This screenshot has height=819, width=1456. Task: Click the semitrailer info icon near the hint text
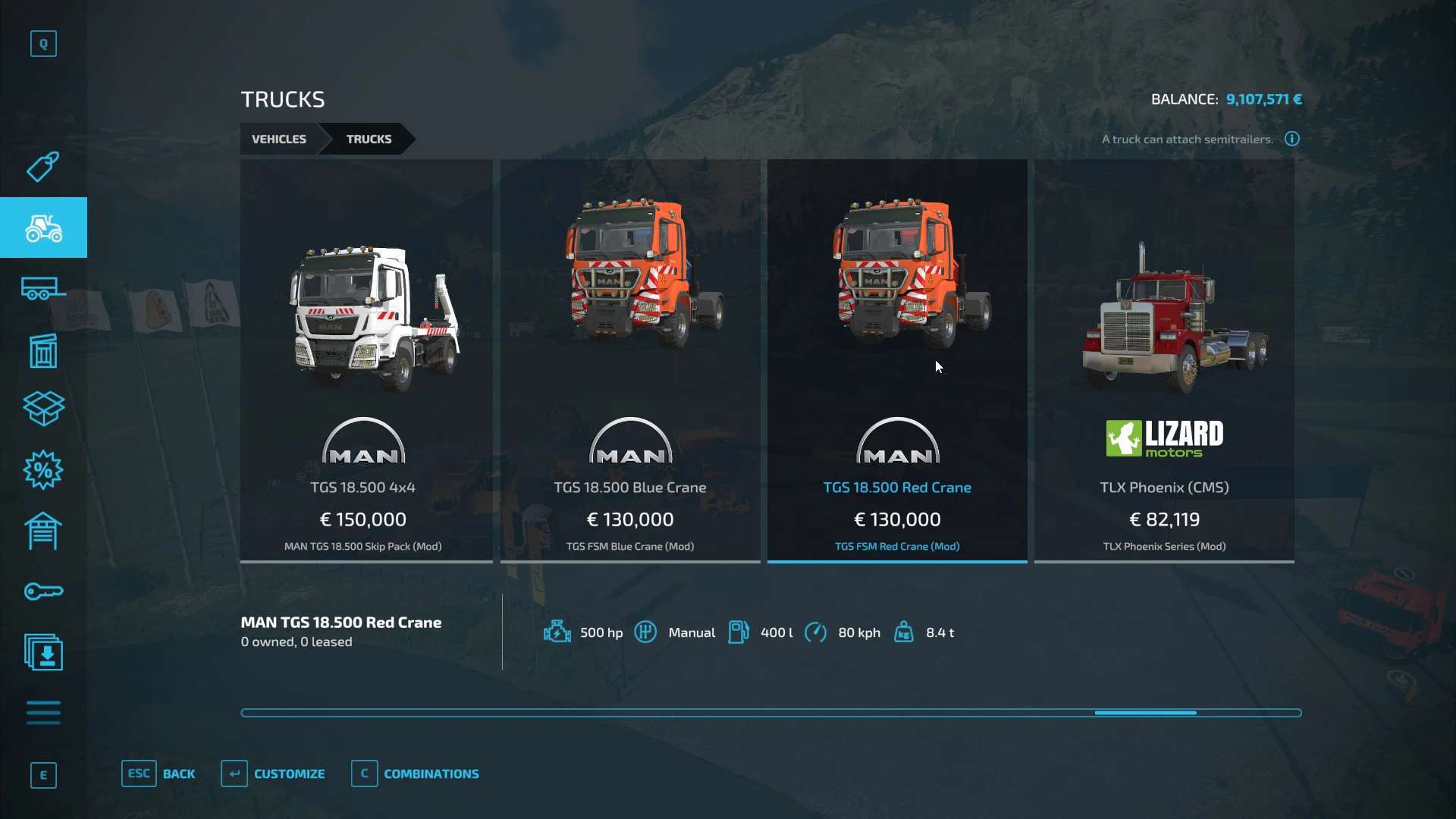click(x=1291, y=139)
